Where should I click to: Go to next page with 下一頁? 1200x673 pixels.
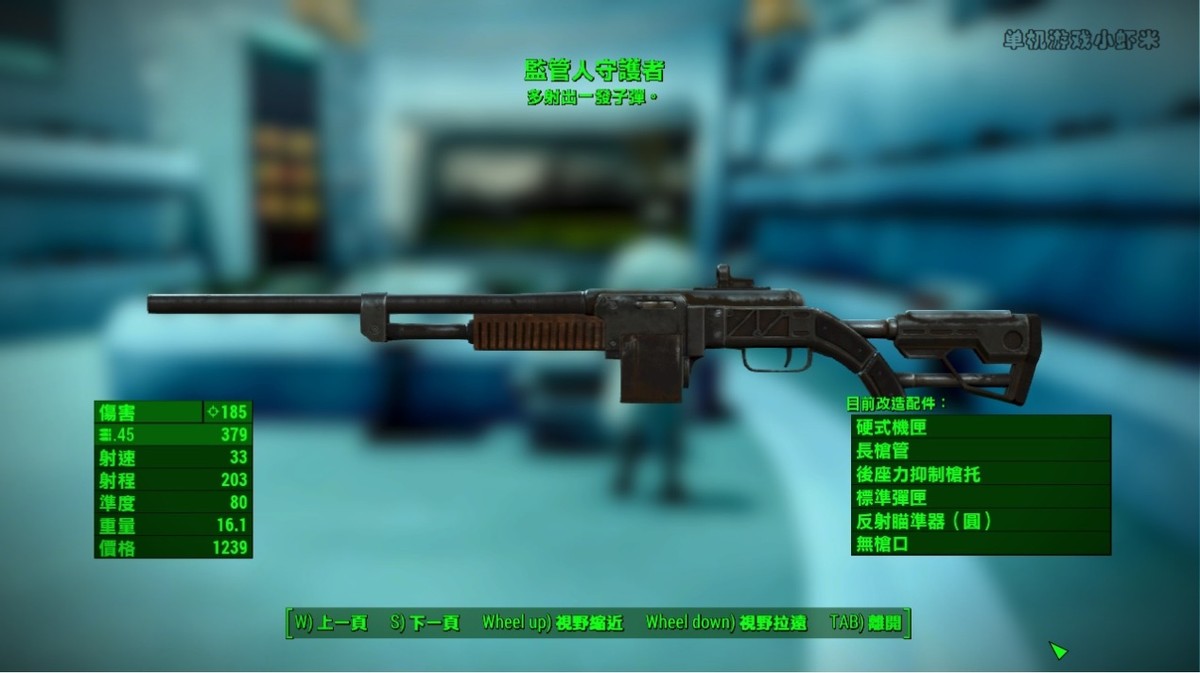(425, 623)
